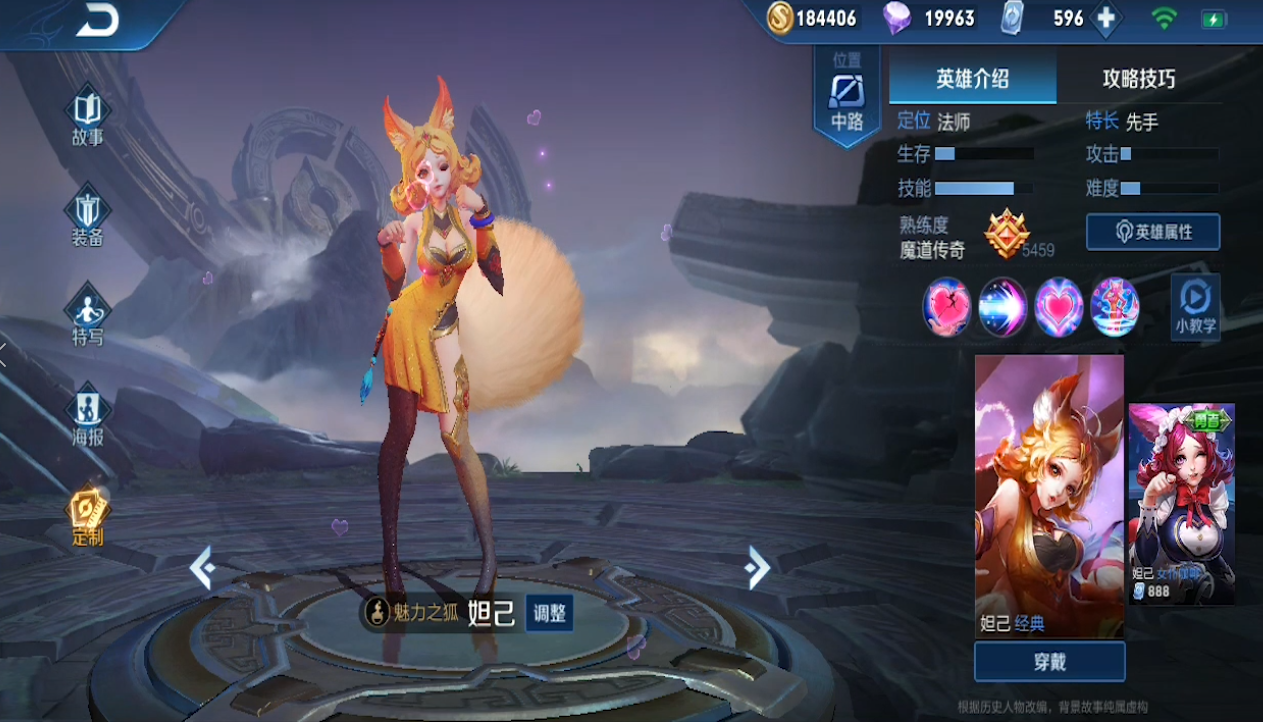Select the maid skin card priced 888
This screenshot has height=722, width=1263.
[x=1181, y=503]
